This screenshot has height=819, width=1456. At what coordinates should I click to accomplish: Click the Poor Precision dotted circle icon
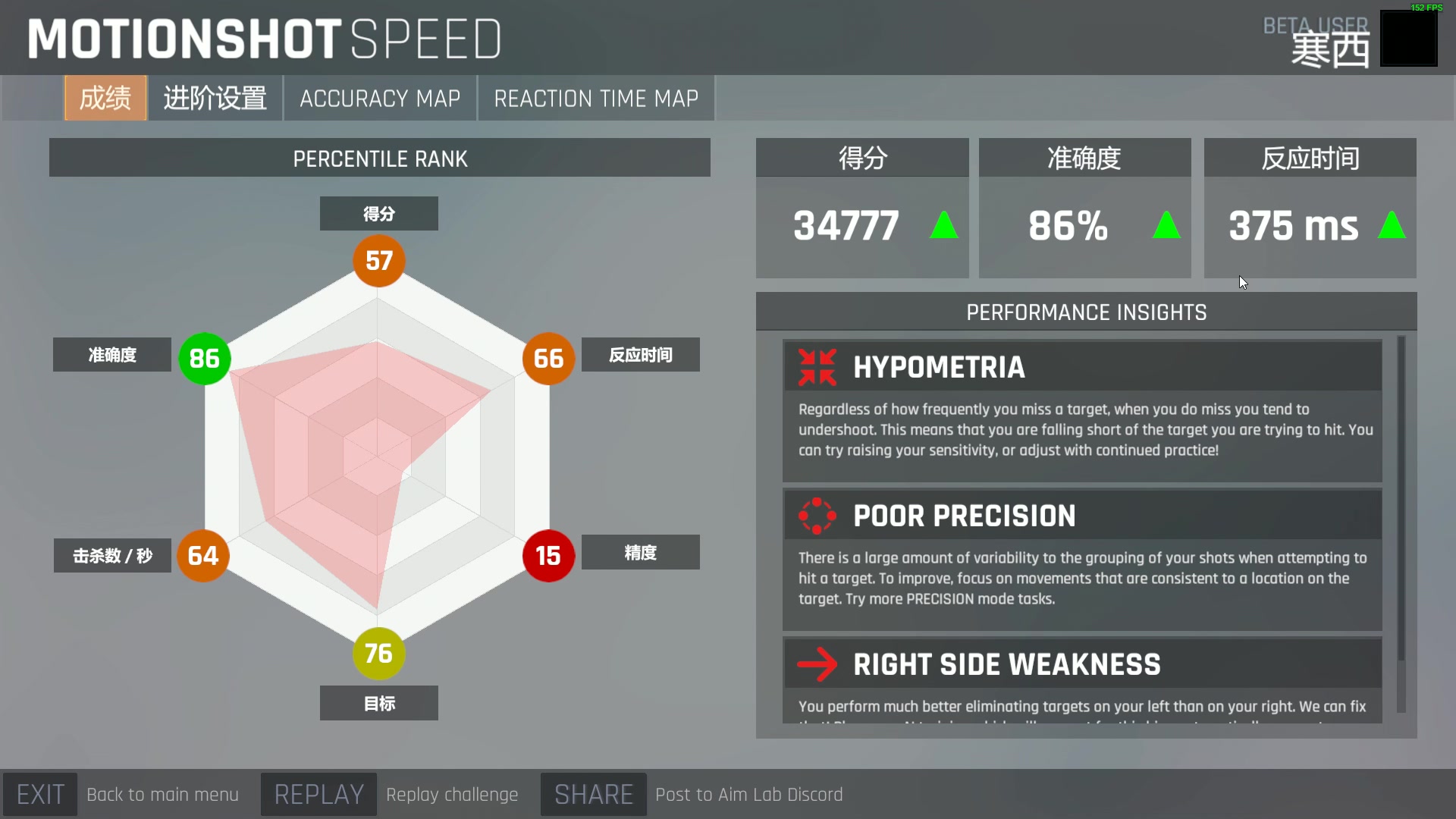pyautogui.click(x=817, y=516)
